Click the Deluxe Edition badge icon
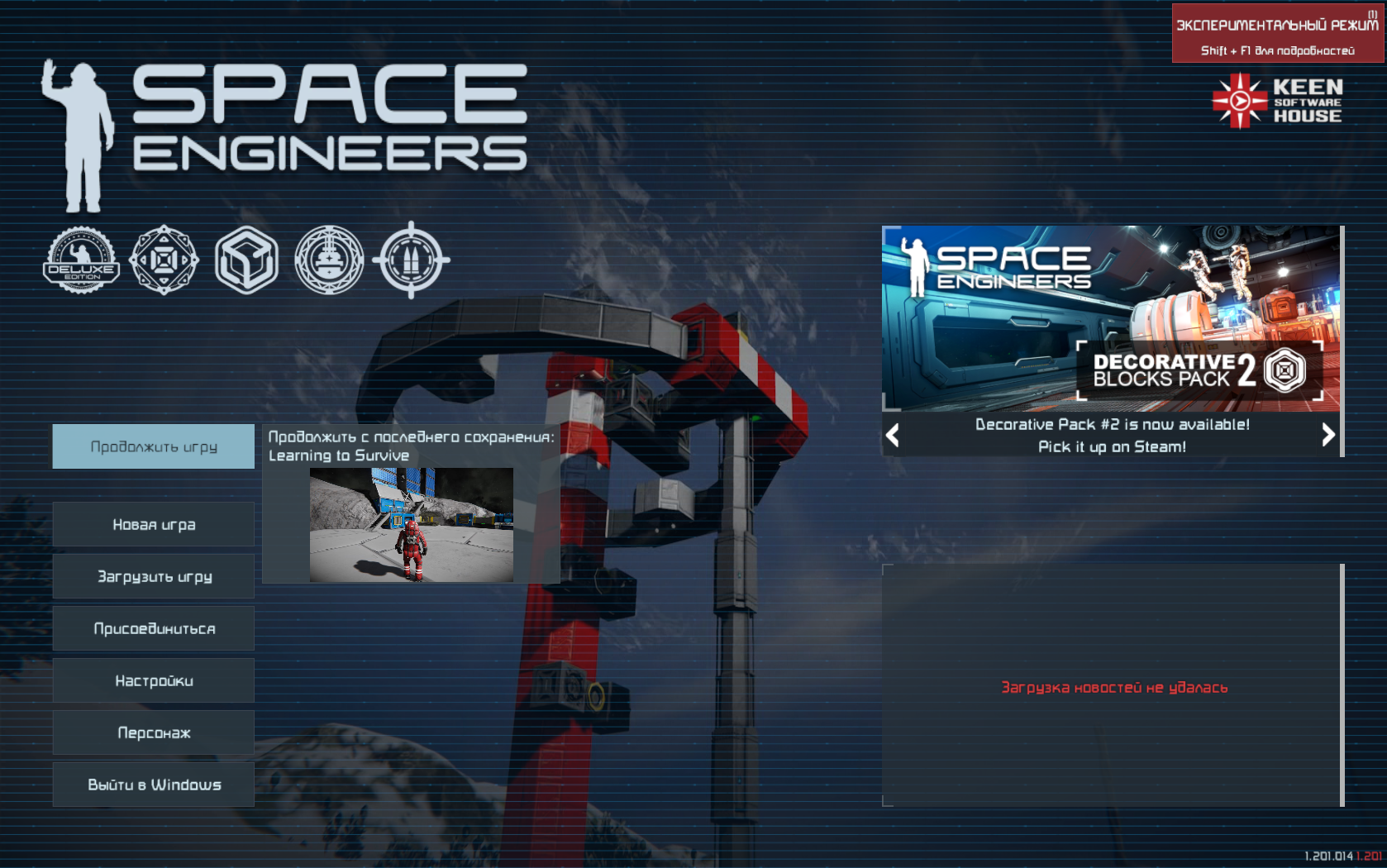The height and width of the screenshot is (868, 1387). [x=81, y=260]
